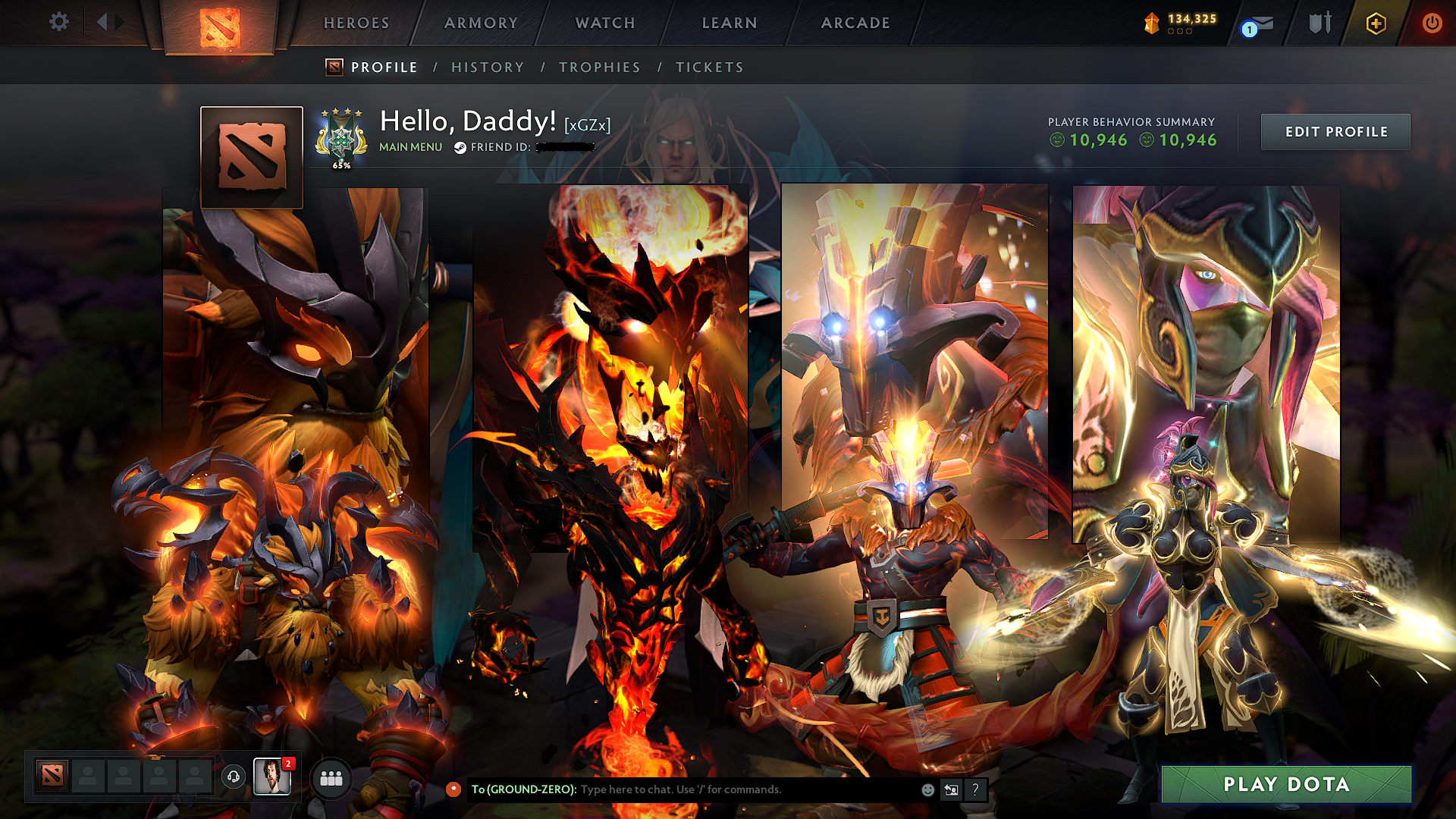This screenshot has width=1456, height=819.
Task: Open an empty party slot
Action: point(87,777)
